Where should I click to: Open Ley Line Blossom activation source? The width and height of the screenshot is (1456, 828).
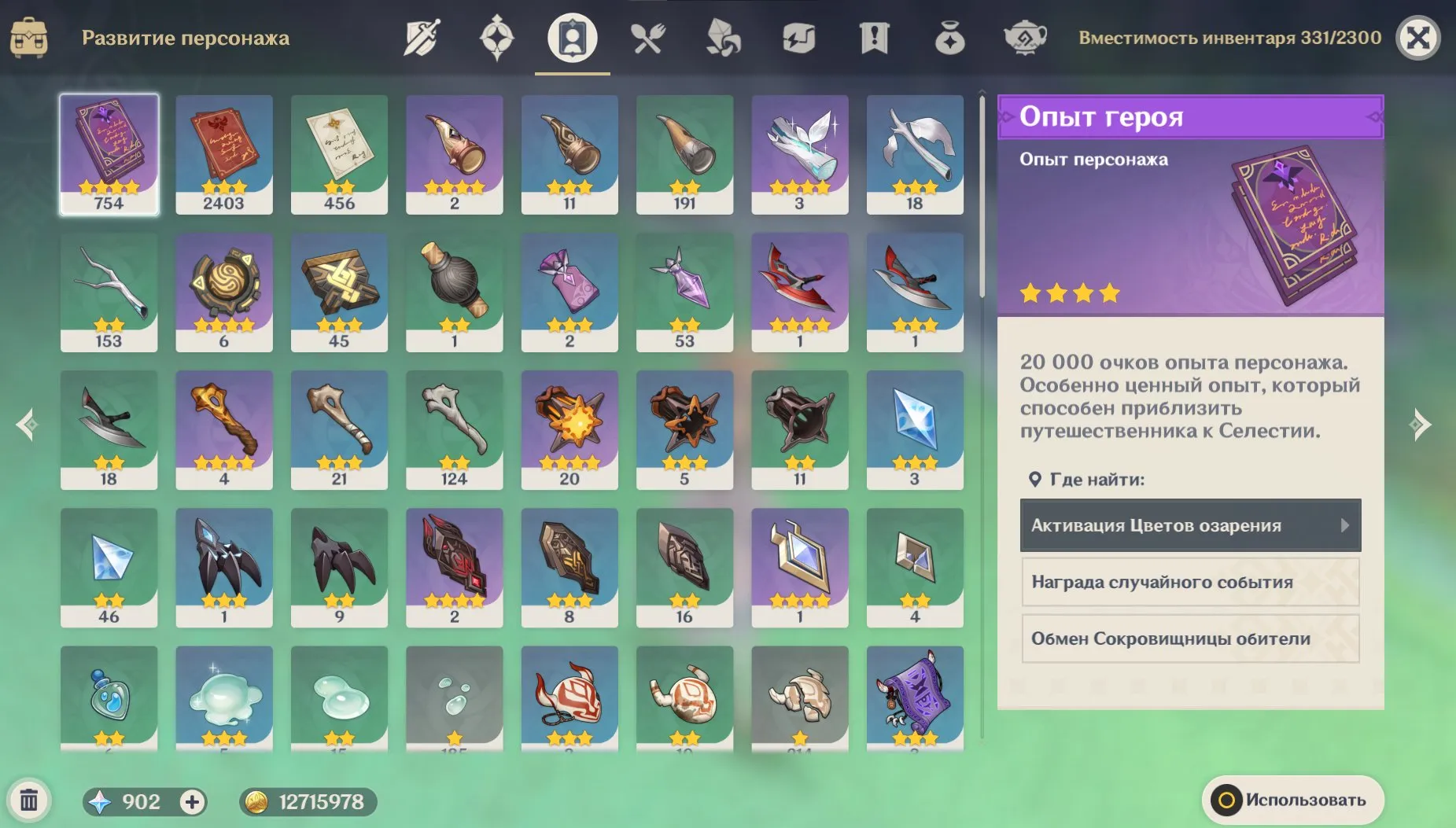(1190, 525)
